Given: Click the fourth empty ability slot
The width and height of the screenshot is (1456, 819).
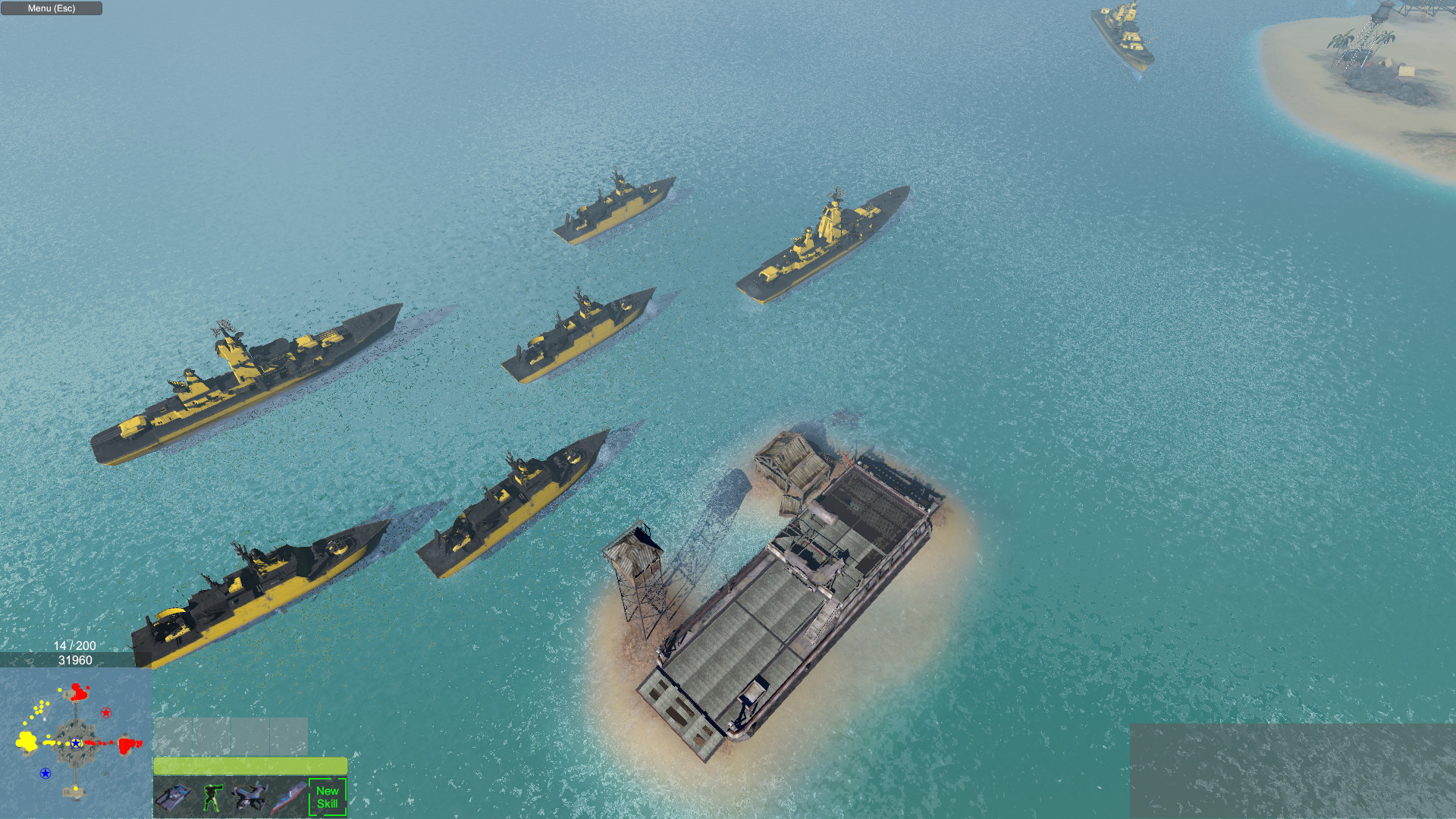Looking at the screenshot, I should click(288, 735).
